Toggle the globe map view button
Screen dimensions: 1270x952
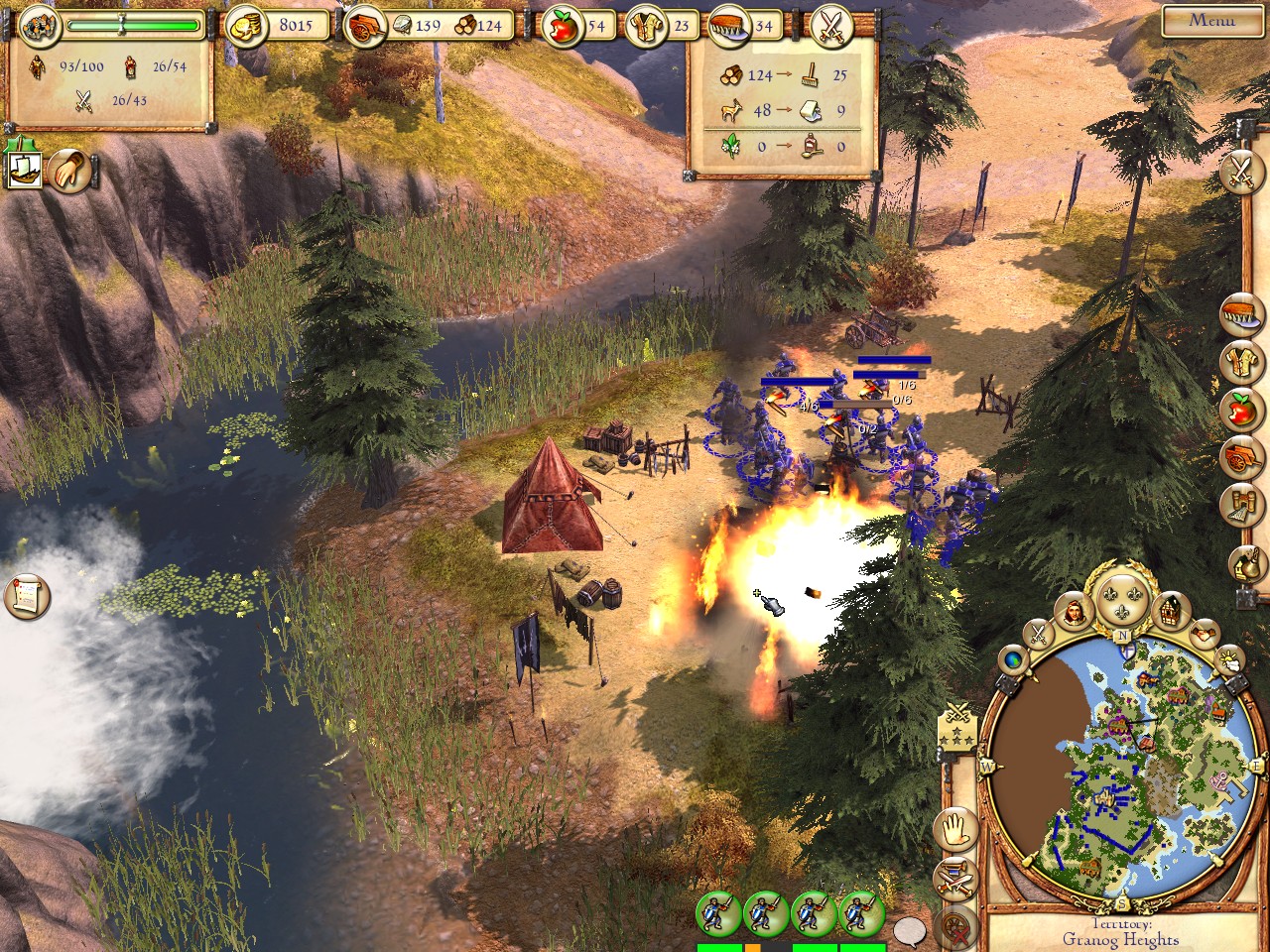[1014, 658]
